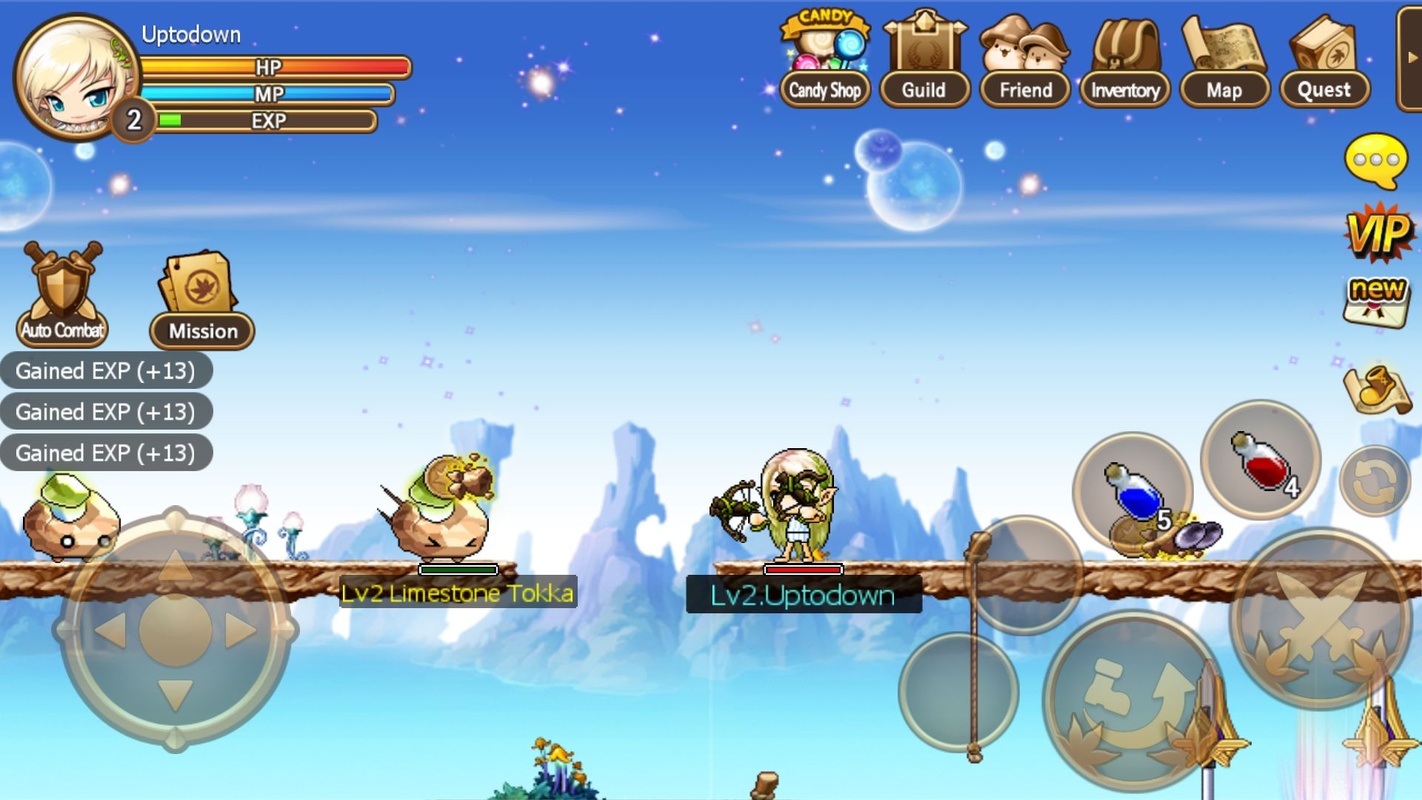Toggle Auto Combat

click(62, 295)
